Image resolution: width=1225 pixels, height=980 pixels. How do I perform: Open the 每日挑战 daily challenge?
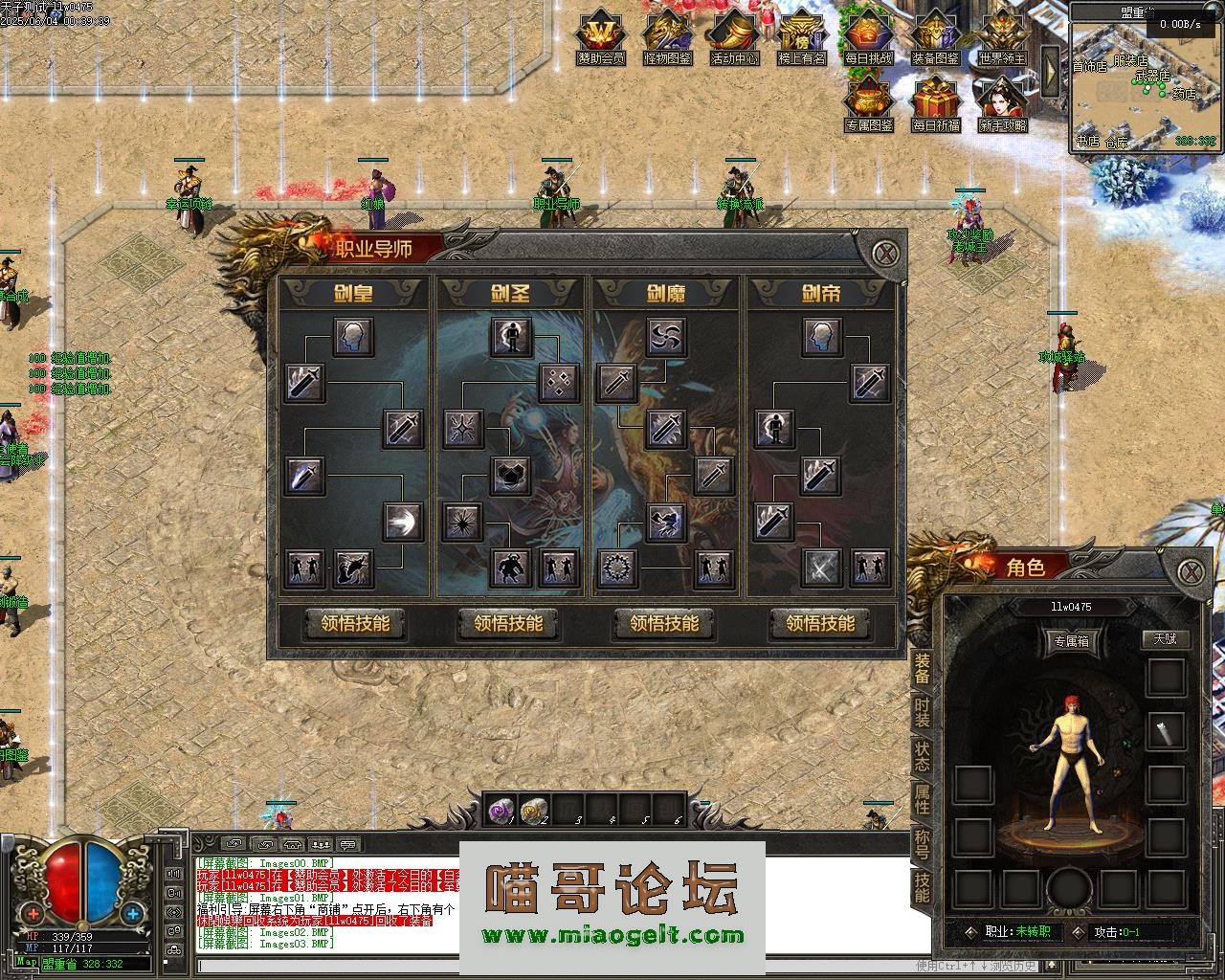(868, 37)
